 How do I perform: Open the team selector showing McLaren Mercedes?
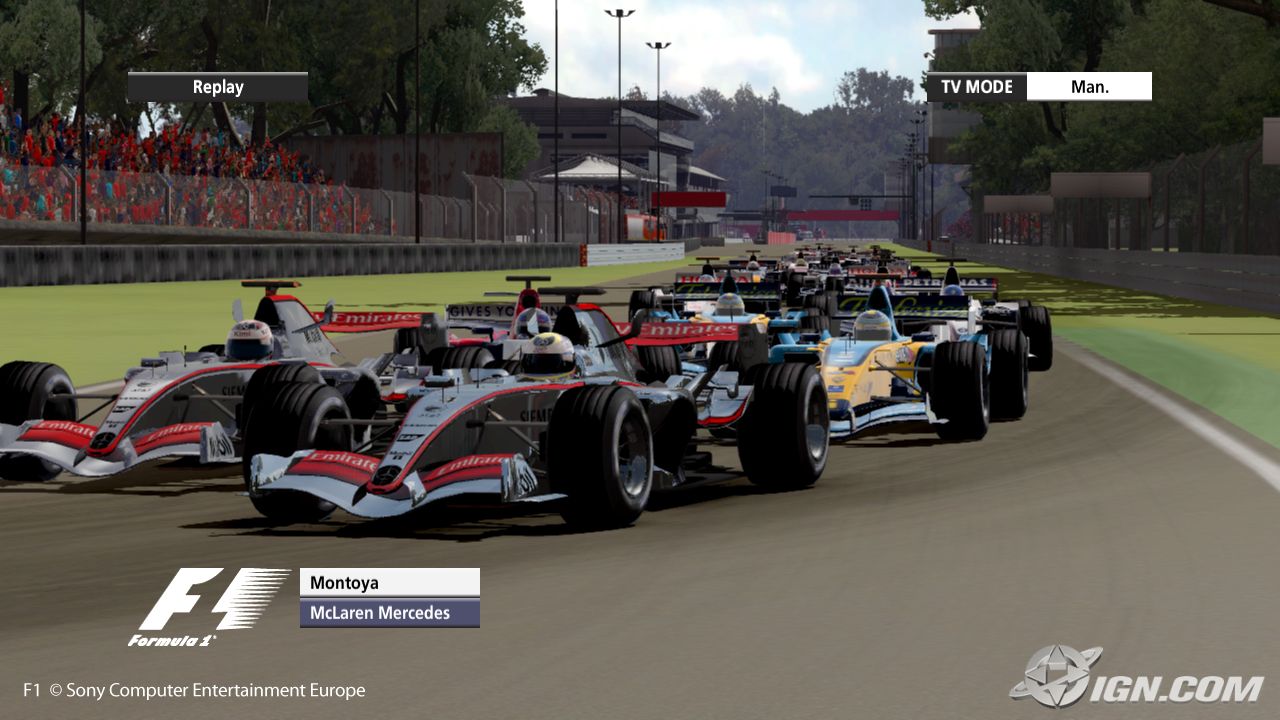point(388,612)
